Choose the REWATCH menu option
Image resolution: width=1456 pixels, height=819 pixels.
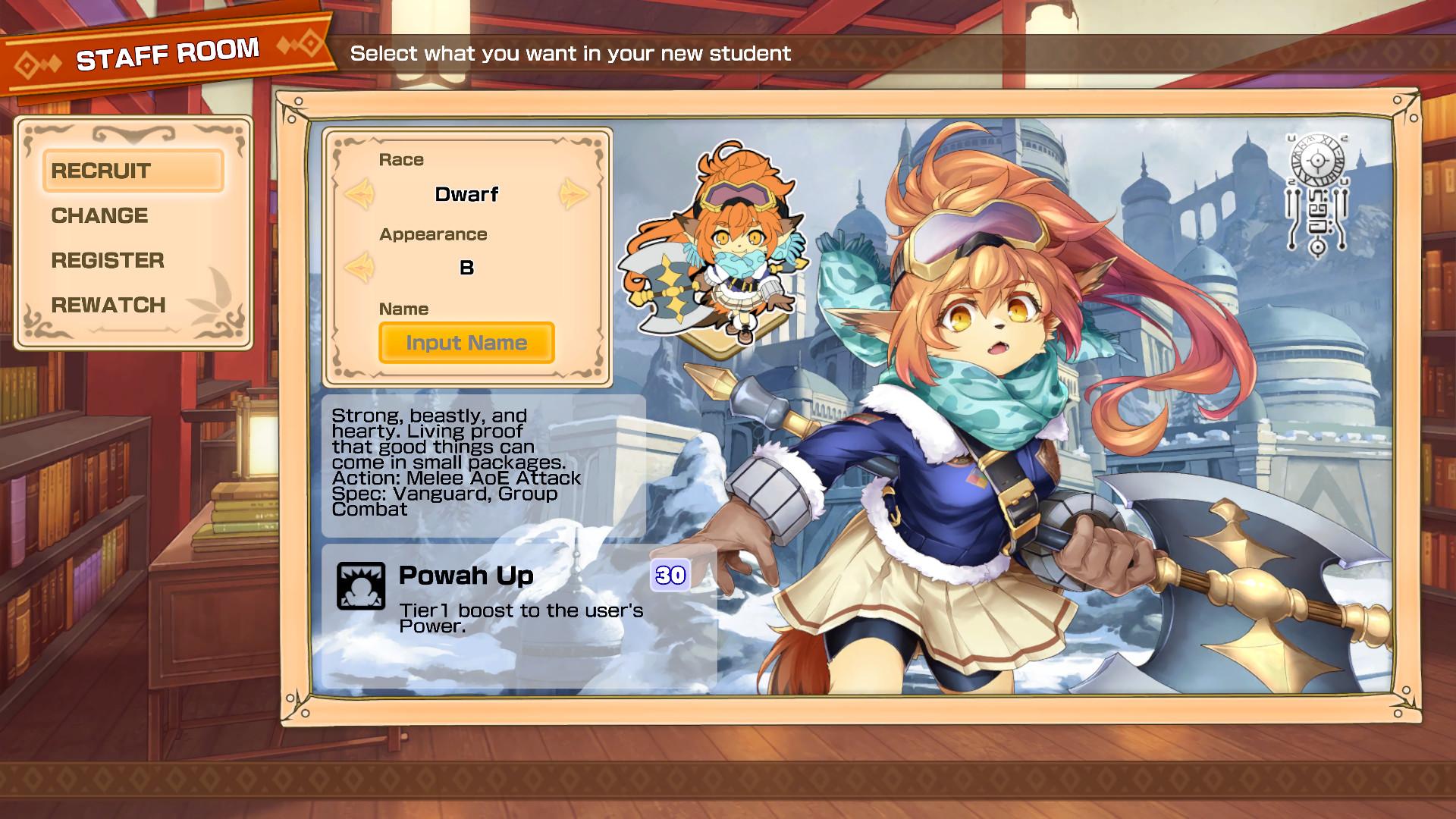tap(107, 306)
